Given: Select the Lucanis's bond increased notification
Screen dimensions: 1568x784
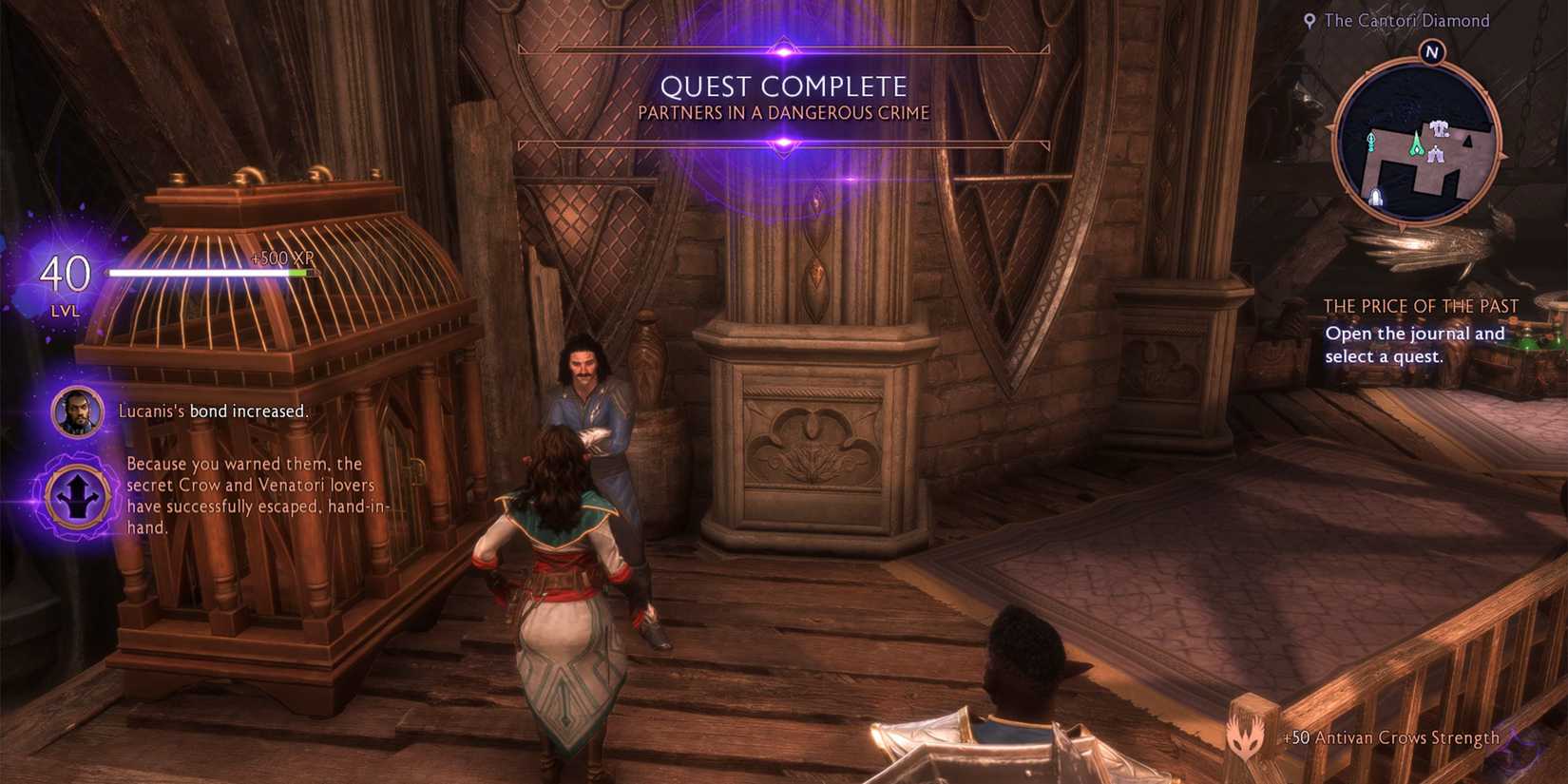Looking at the screenshot, I should [x=212, y=411].
